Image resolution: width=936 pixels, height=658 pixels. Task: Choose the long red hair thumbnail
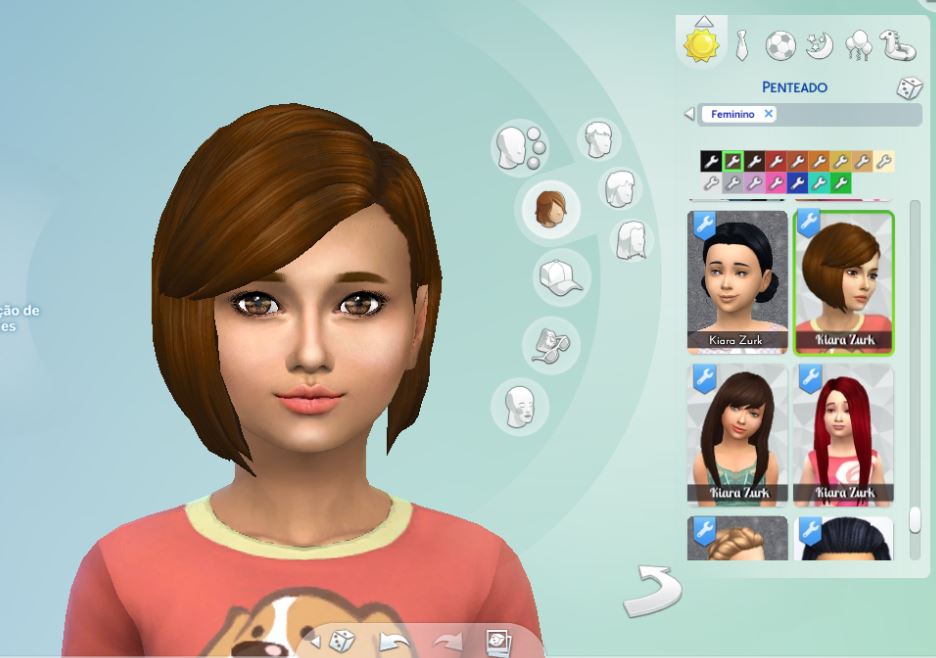[843, 435]
